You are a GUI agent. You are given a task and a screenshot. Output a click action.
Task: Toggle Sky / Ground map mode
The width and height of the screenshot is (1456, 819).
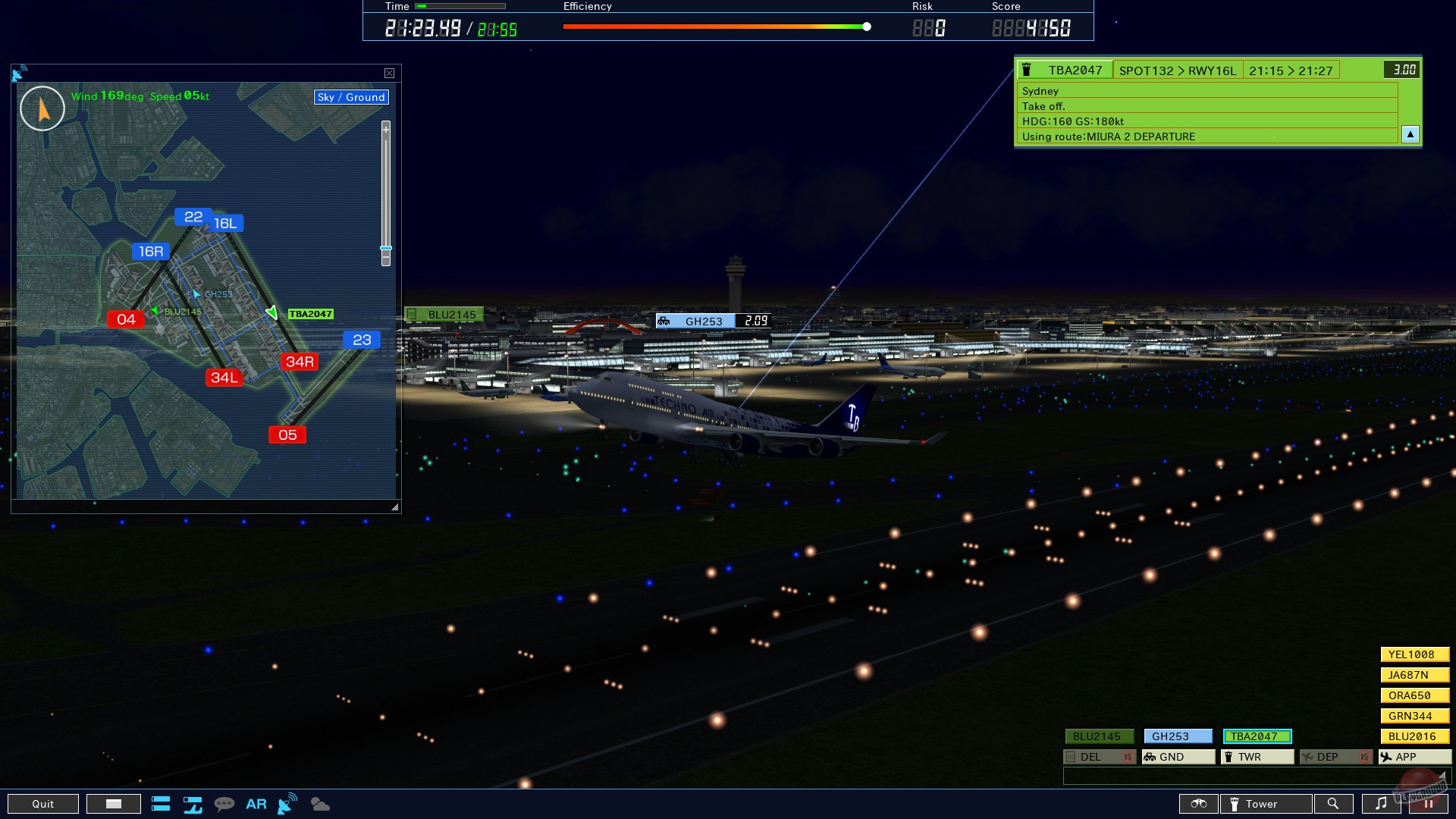pyautogui.click(x=350, y=97)
